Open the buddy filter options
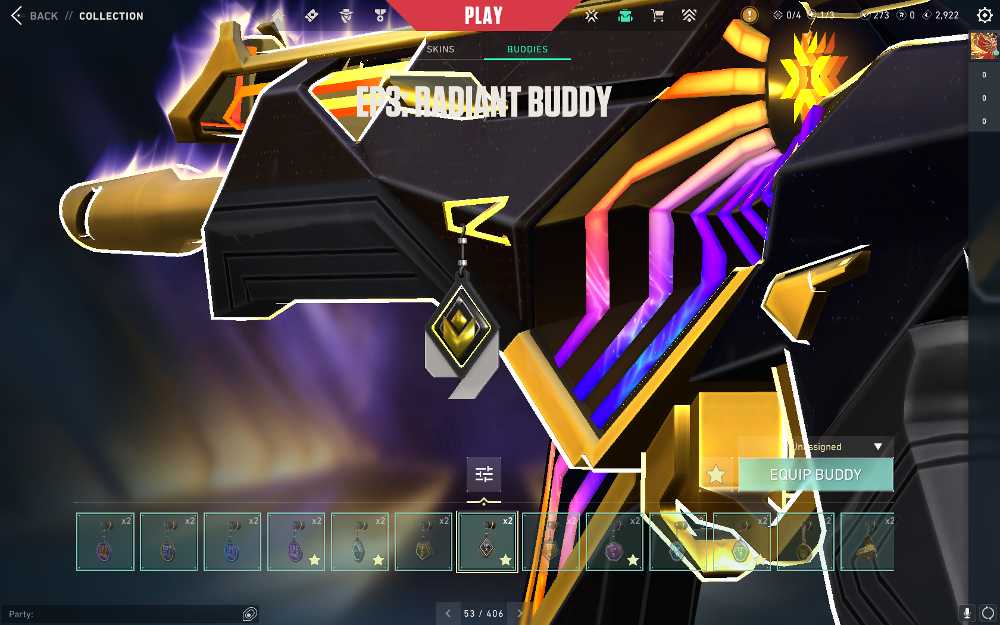The image size is (1000, 625). tap(484, 474)
